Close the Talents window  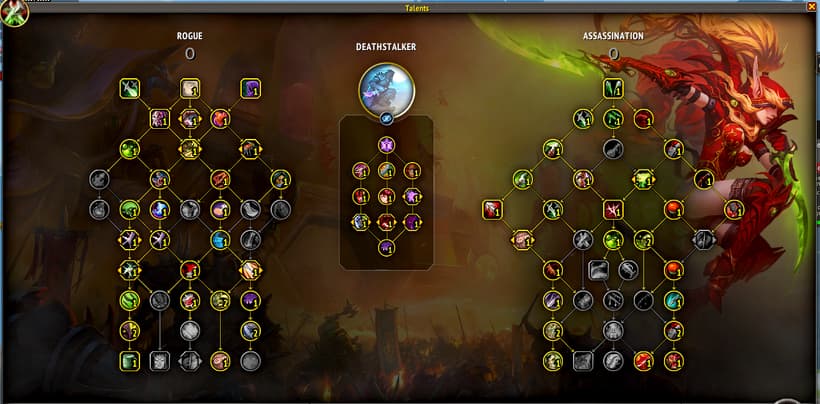pos(811,6)
